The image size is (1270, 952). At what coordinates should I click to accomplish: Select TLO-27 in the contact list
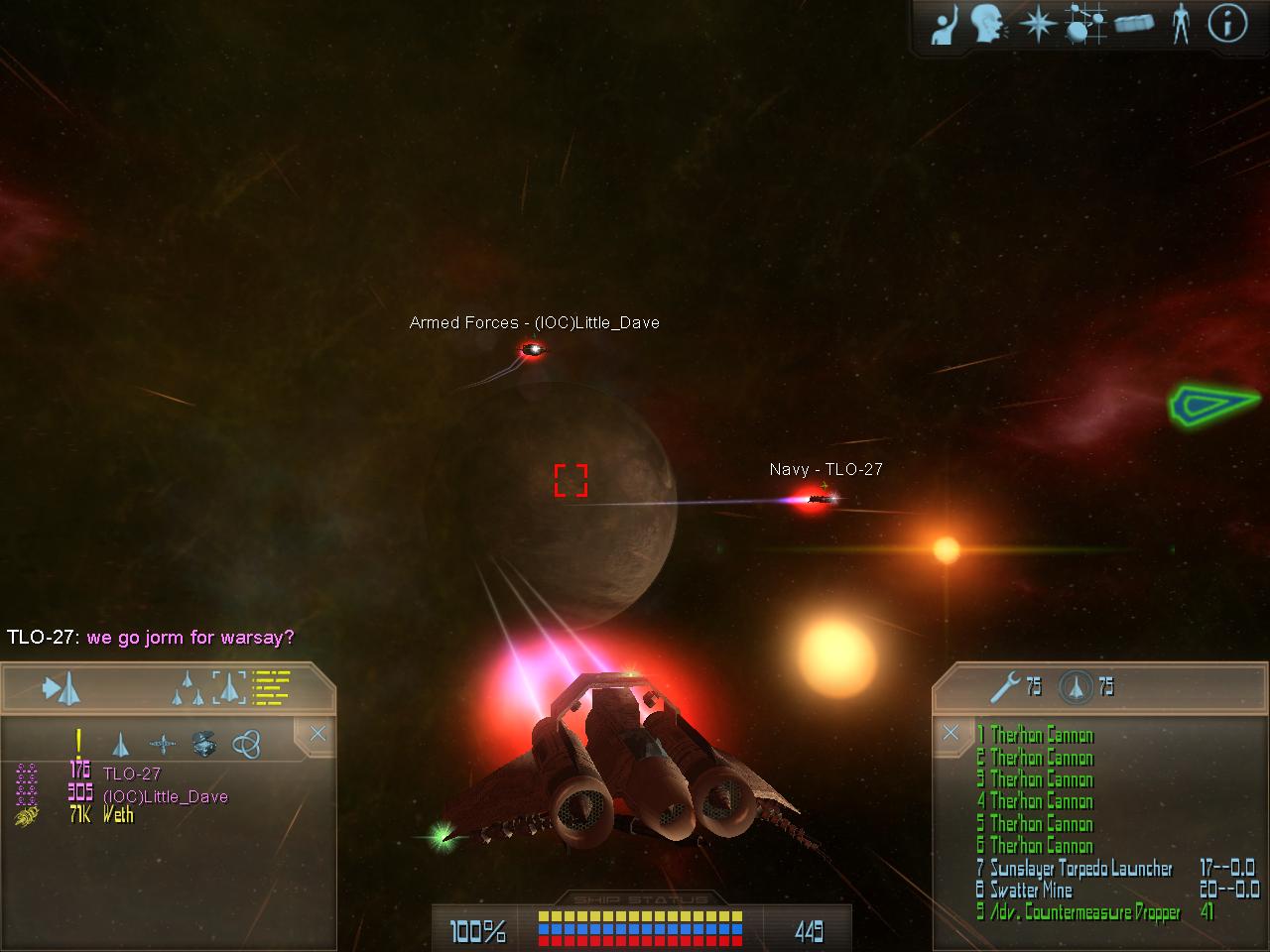pyautogui.click(x=131, y=773)
